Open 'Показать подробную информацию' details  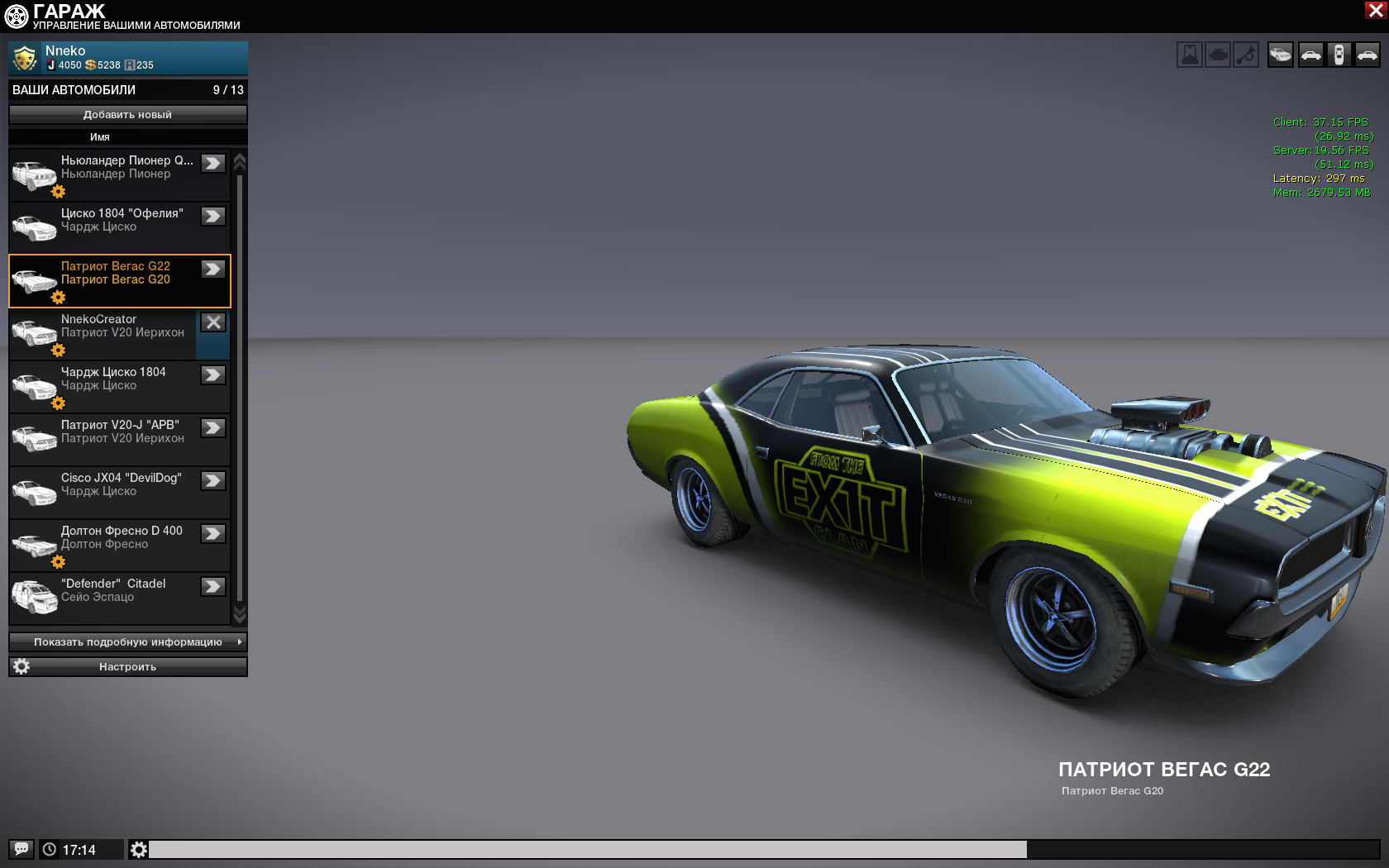pyautogui.click(x=127, y=642)
